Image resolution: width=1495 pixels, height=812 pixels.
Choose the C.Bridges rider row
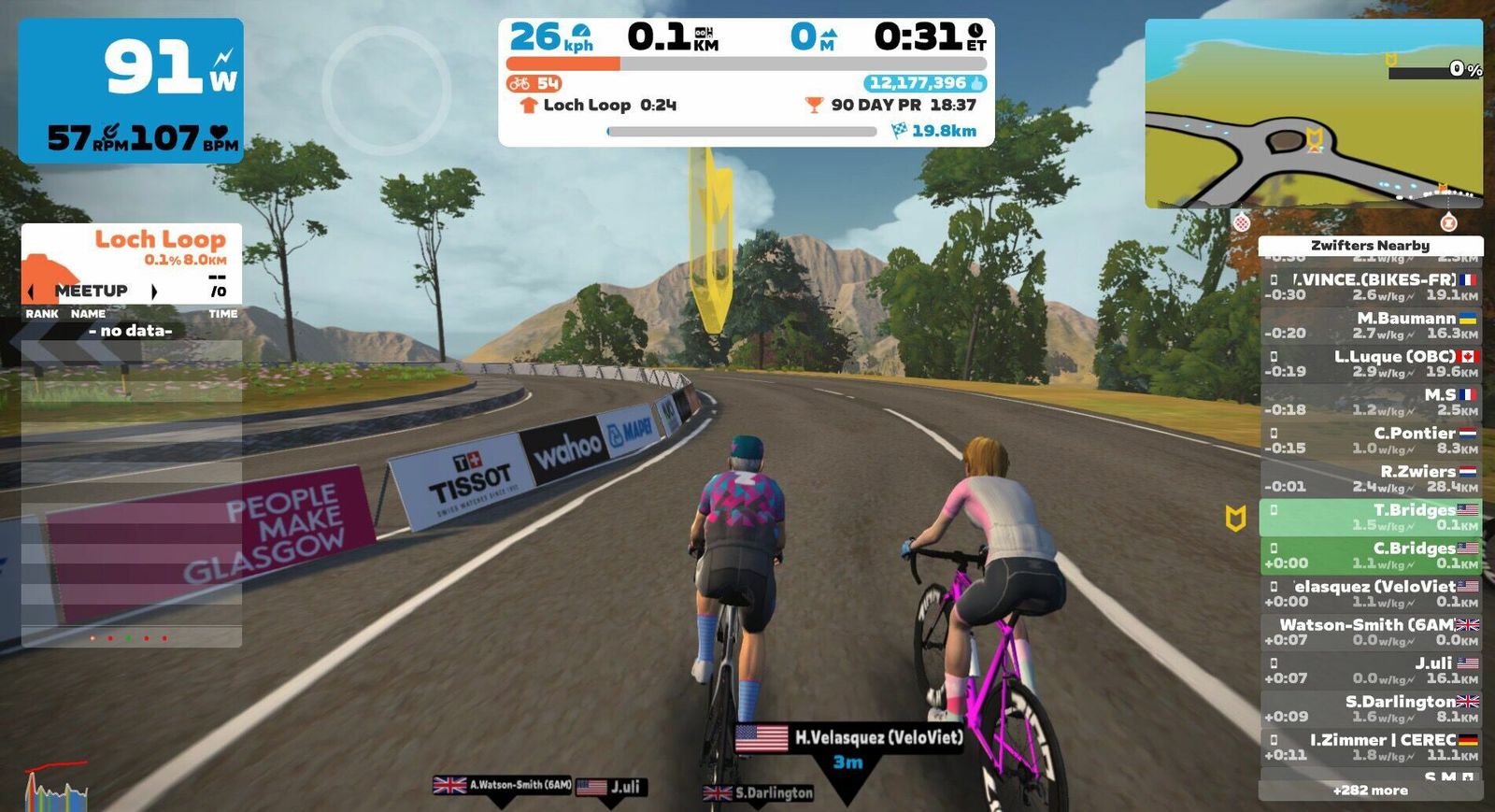(1370, 555)
